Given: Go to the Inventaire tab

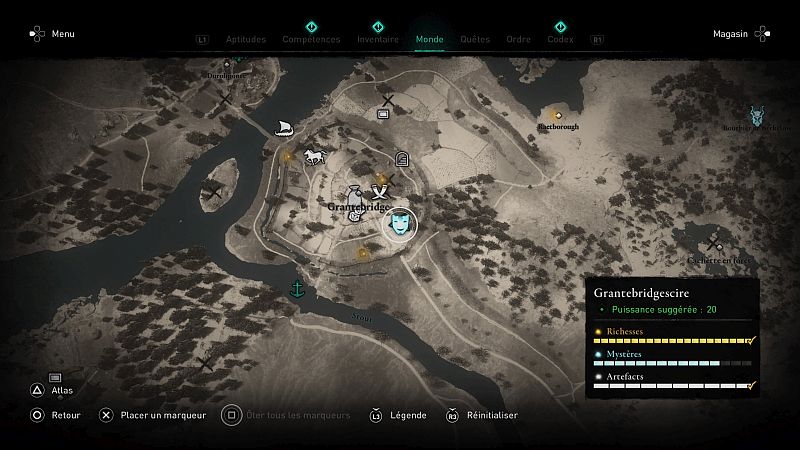Looking at the screenshot, I should pos(378,40).
